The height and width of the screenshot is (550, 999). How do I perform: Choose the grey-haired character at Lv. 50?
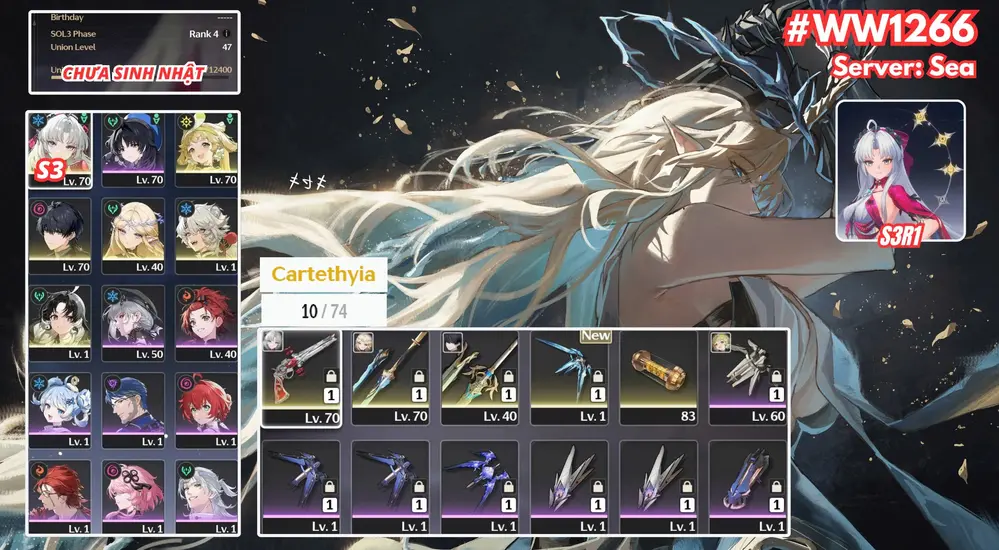point(133,323)
